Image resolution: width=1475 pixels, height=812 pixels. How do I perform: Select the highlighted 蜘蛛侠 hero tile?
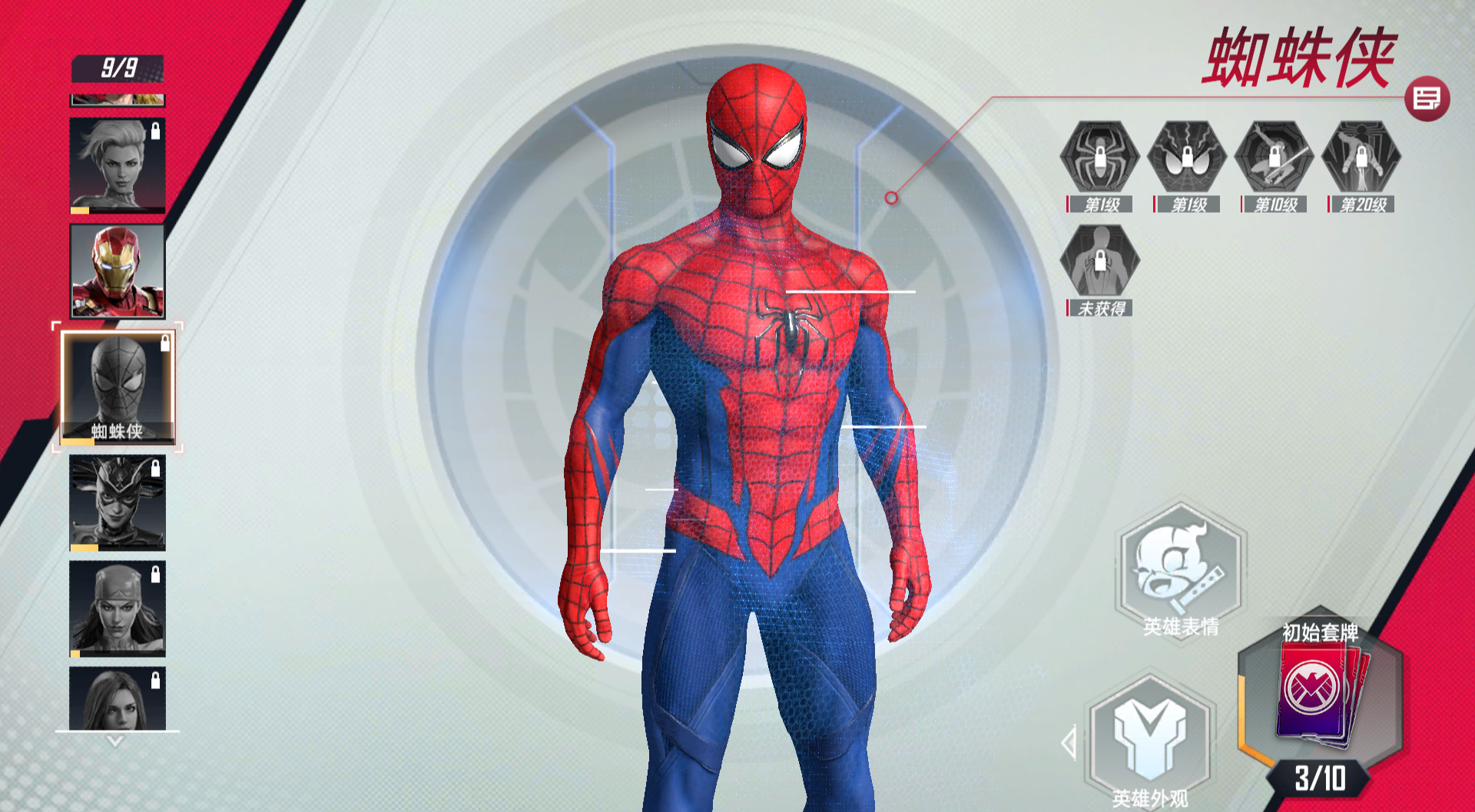click(x=118, y=388)
